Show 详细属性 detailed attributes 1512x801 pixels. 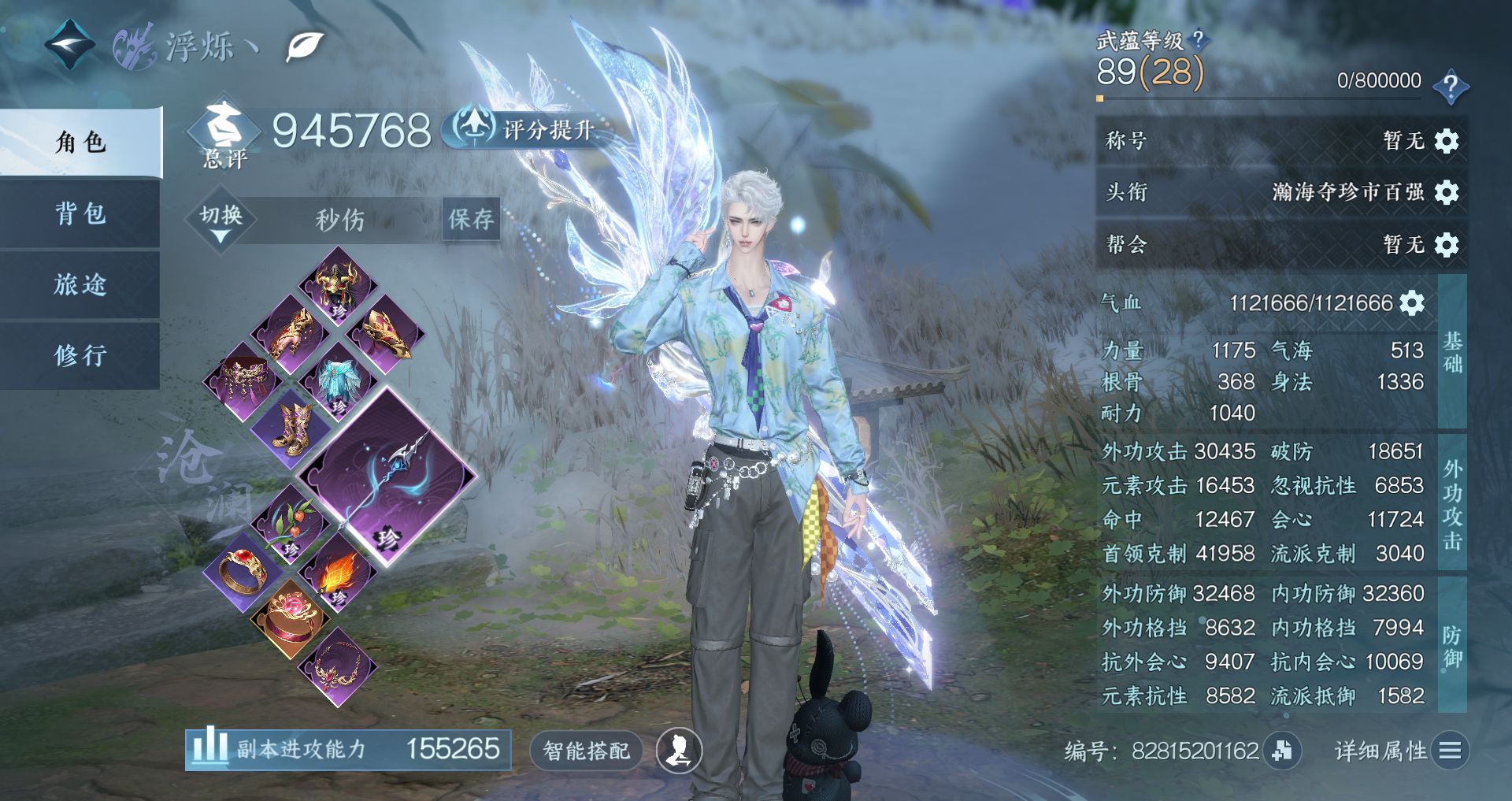pyautogui.click(x=1401, y=751)
